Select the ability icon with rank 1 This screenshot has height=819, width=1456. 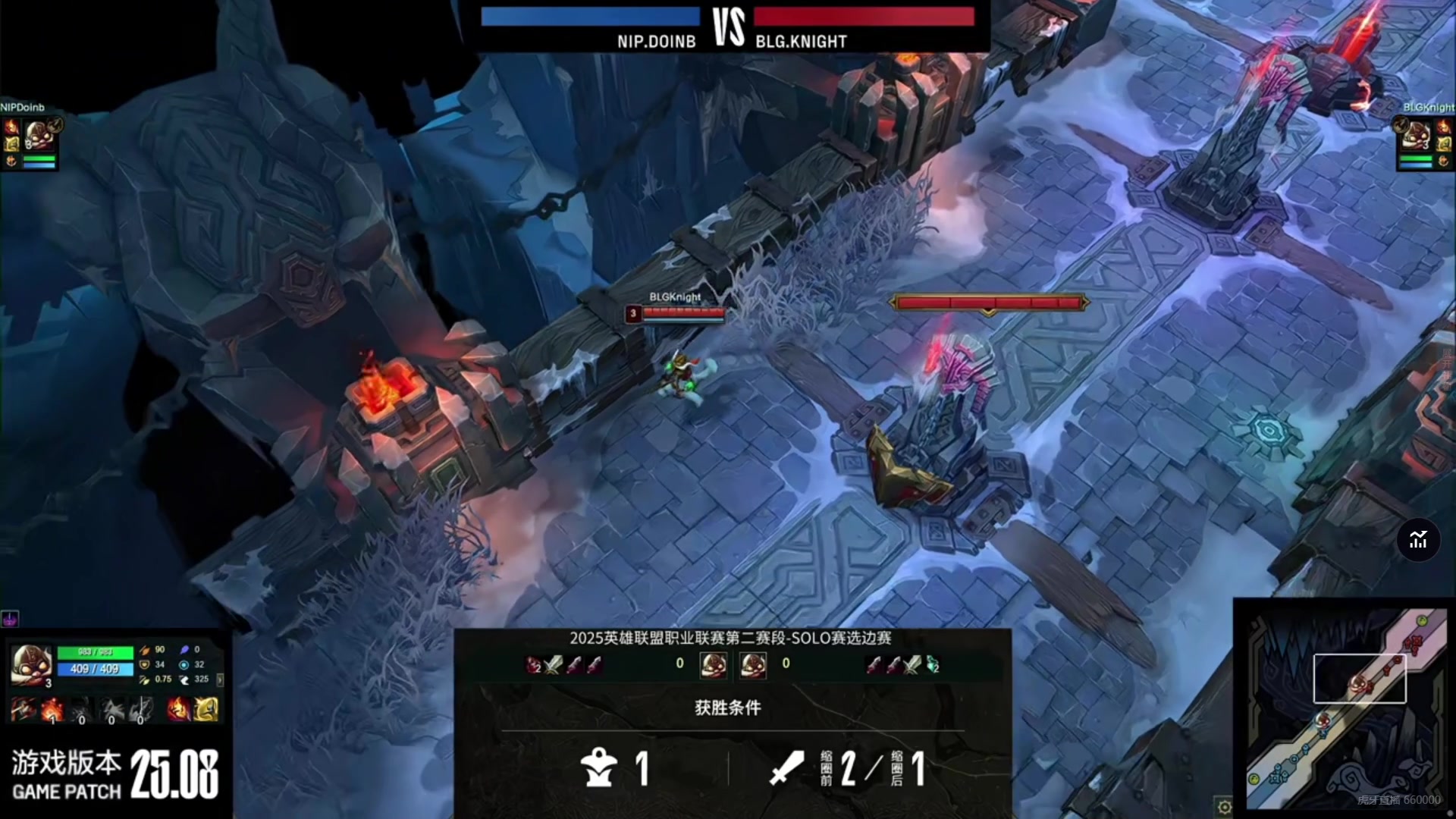pyautogui.click(x=52, y=710)
